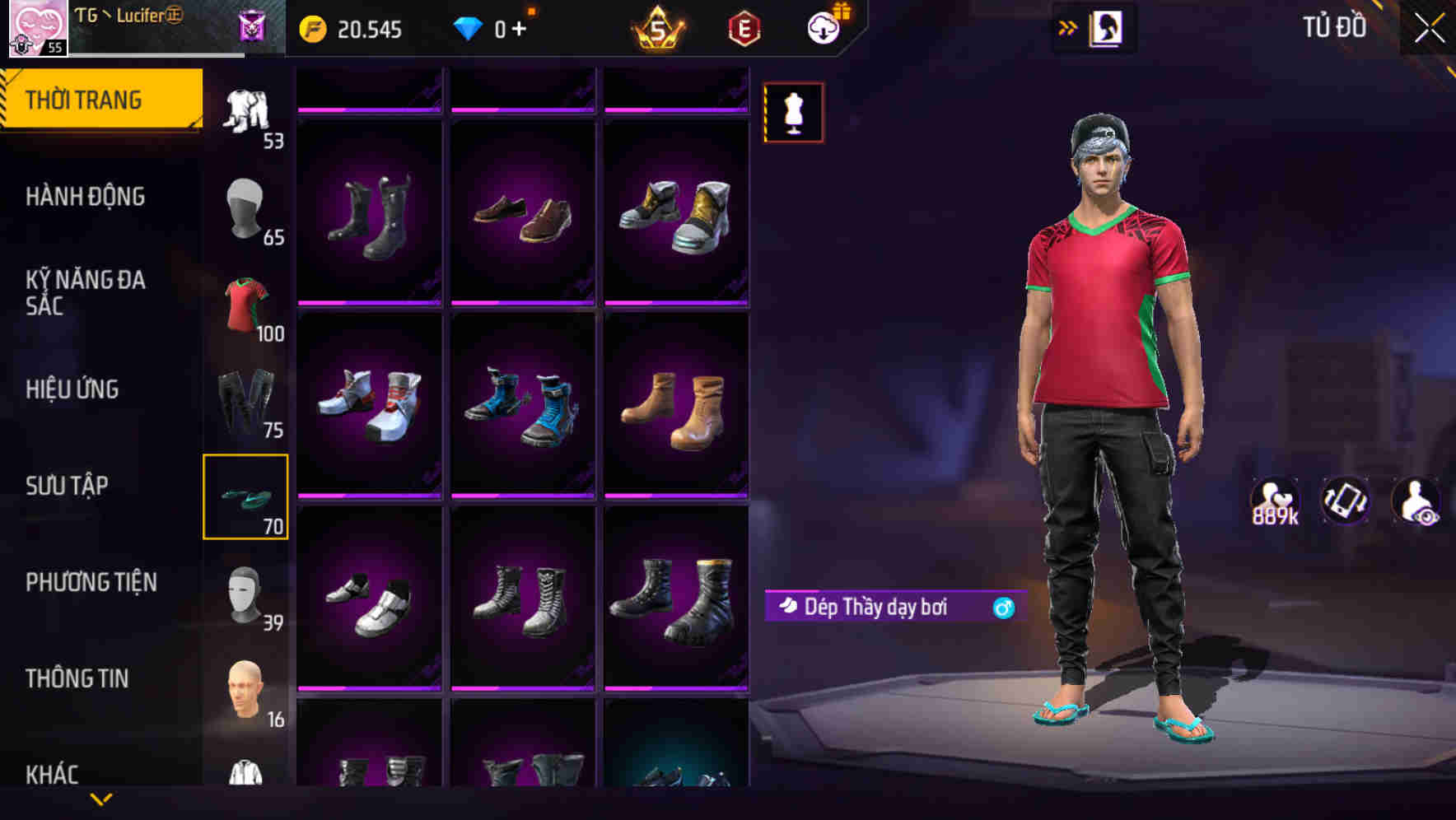The width and height of the screenshot is (1456, 820).
Task: Expand the bottom category list chevron
Action: [x=101, y=799]
